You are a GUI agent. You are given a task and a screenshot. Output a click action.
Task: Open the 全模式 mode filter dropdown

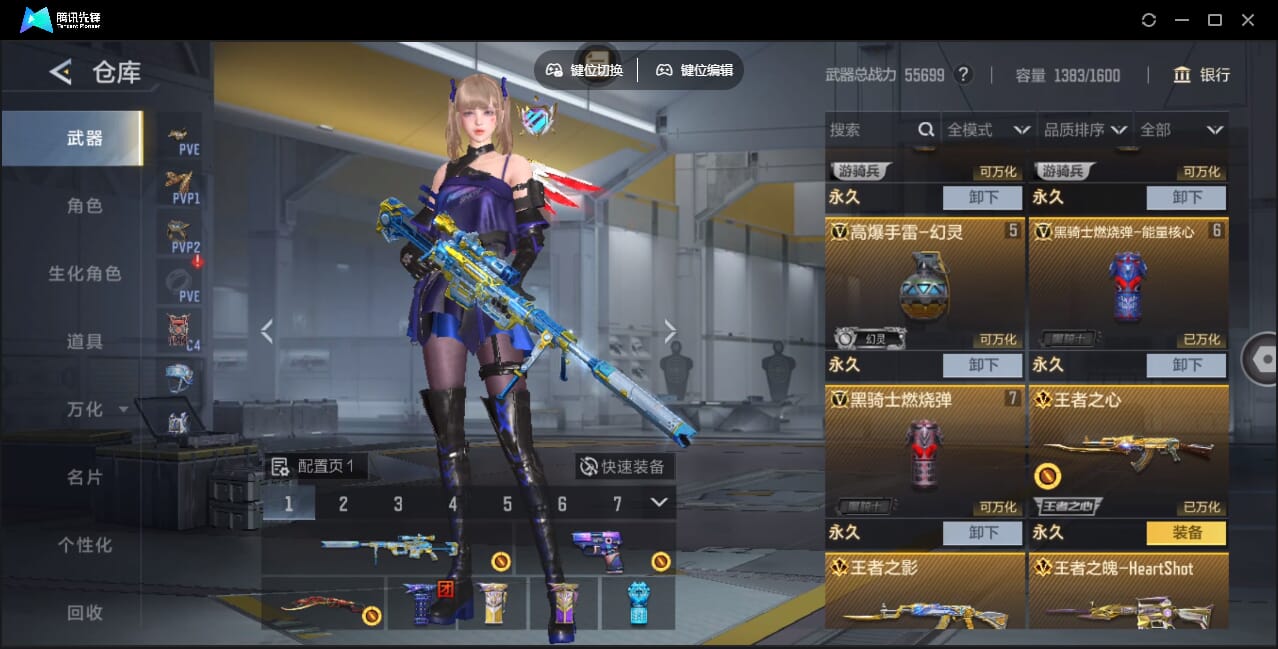point(987,130)
